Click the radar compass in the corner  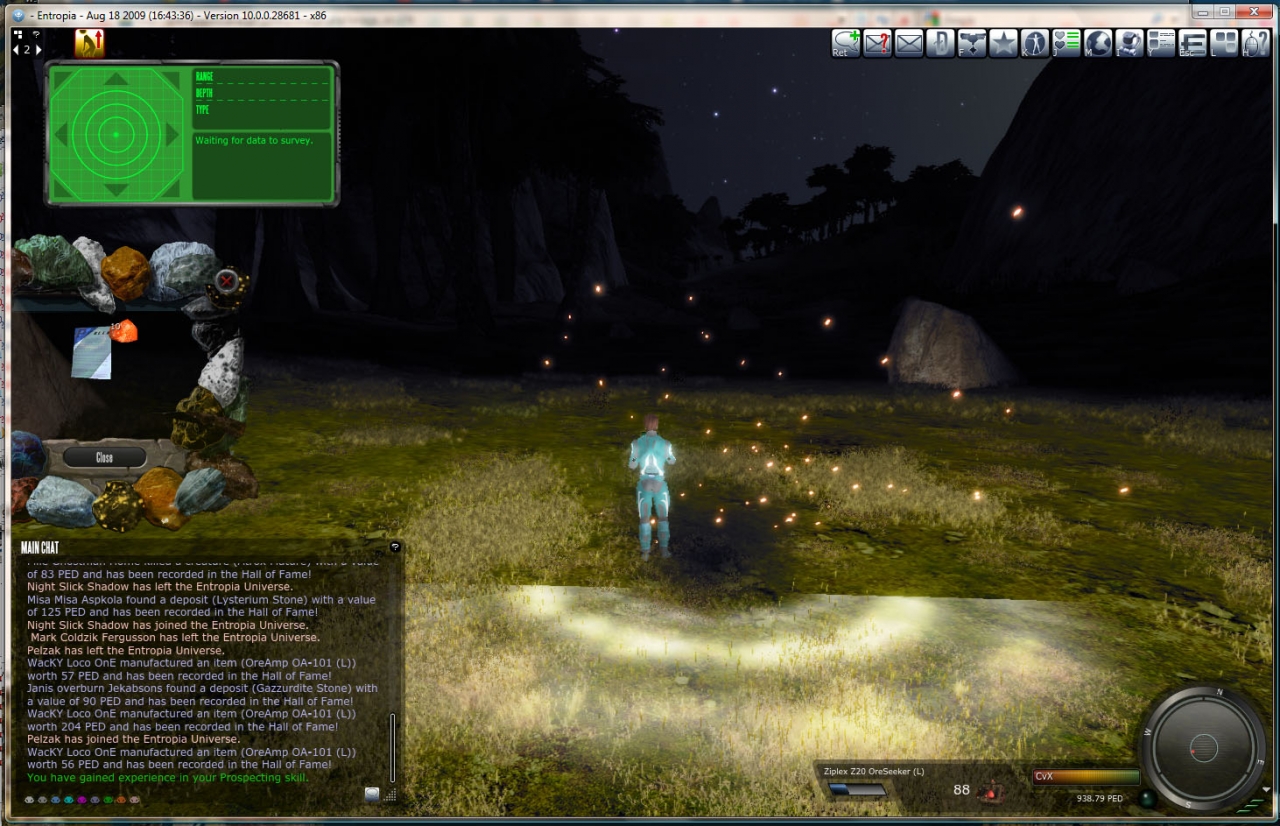click(x=1203, y=747)
